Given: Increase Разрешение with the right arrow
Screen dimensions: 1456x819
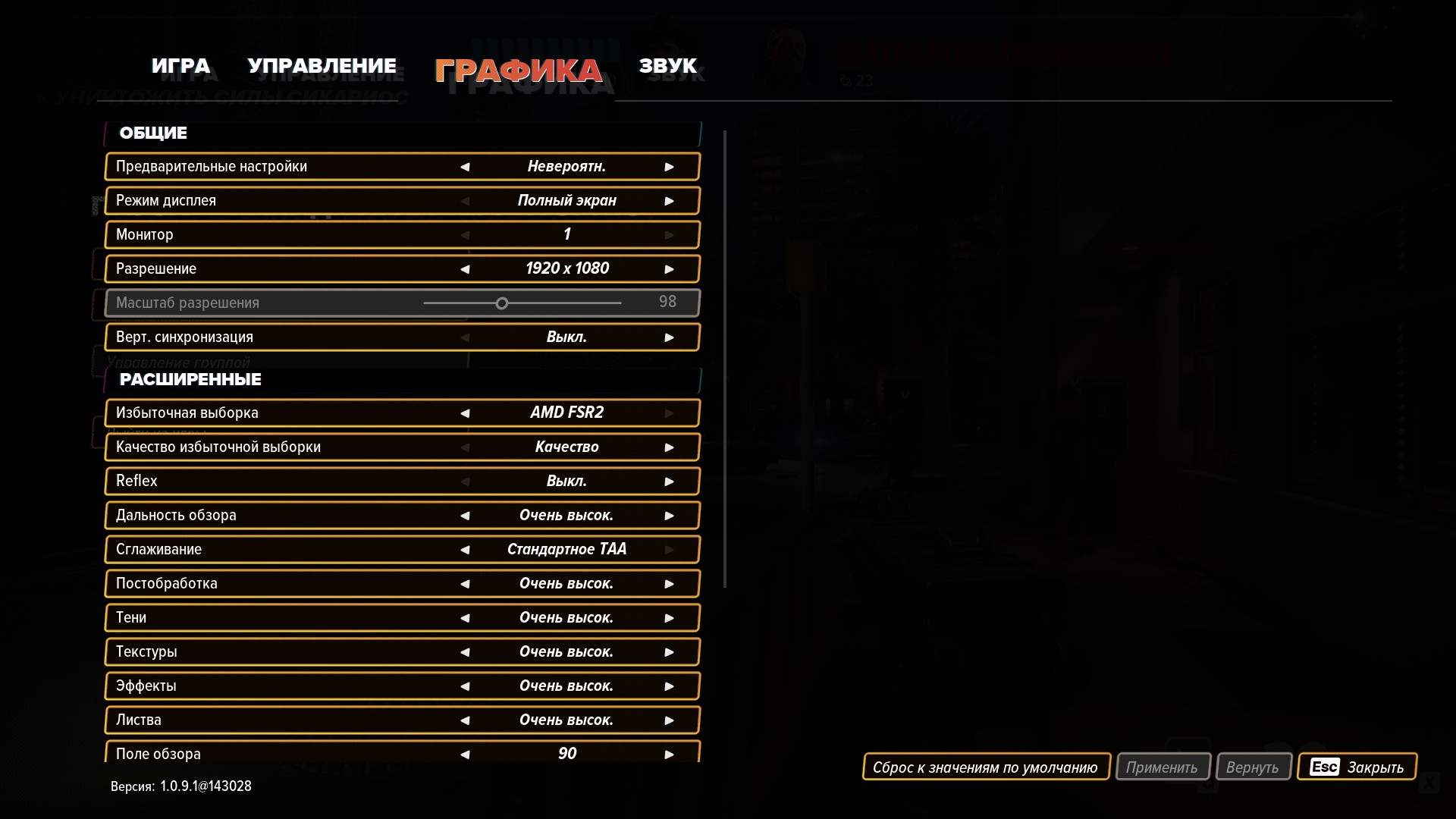Looking at the screenshot, I should click(669, 269).
